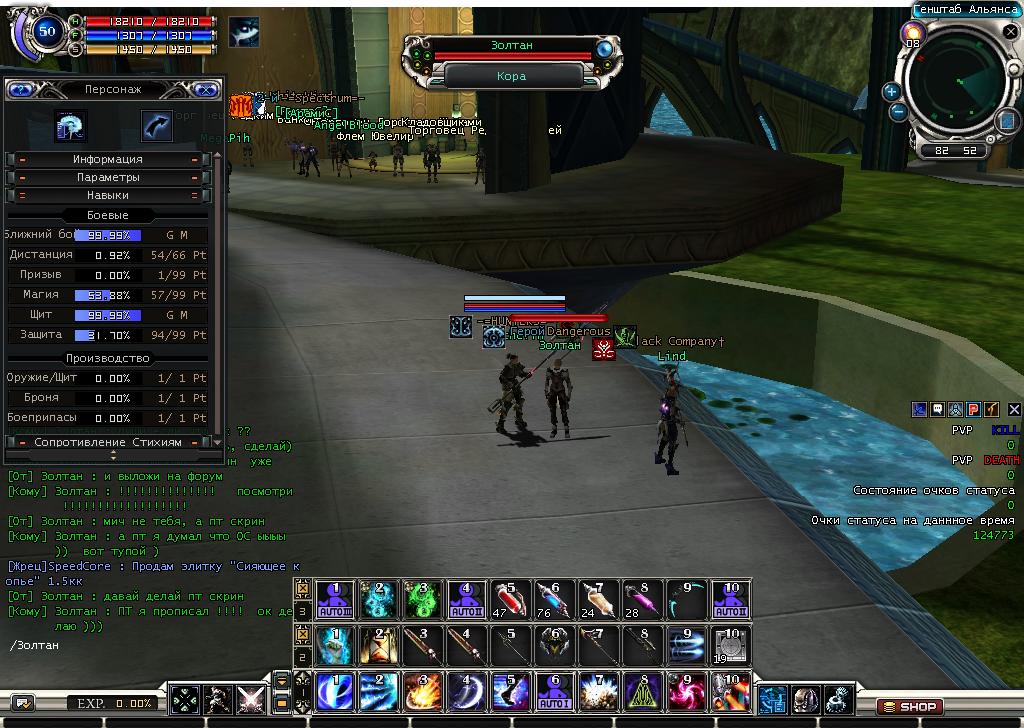This screenshot has height=728, width=1024.
Task: Open the SHOP
Action: (x=910, y=706)
